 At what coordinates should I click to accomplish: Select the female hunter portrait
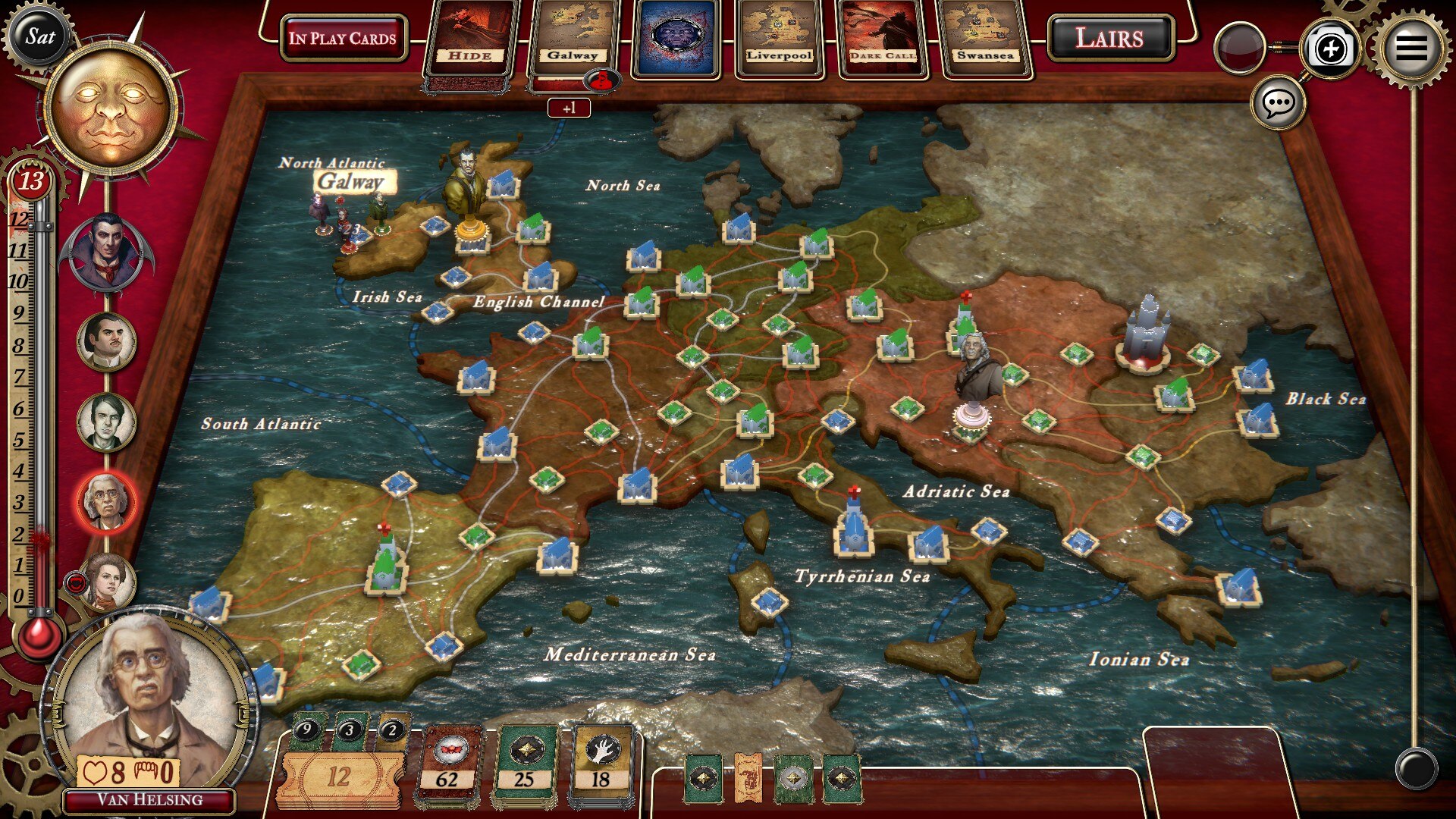(107, 582)
